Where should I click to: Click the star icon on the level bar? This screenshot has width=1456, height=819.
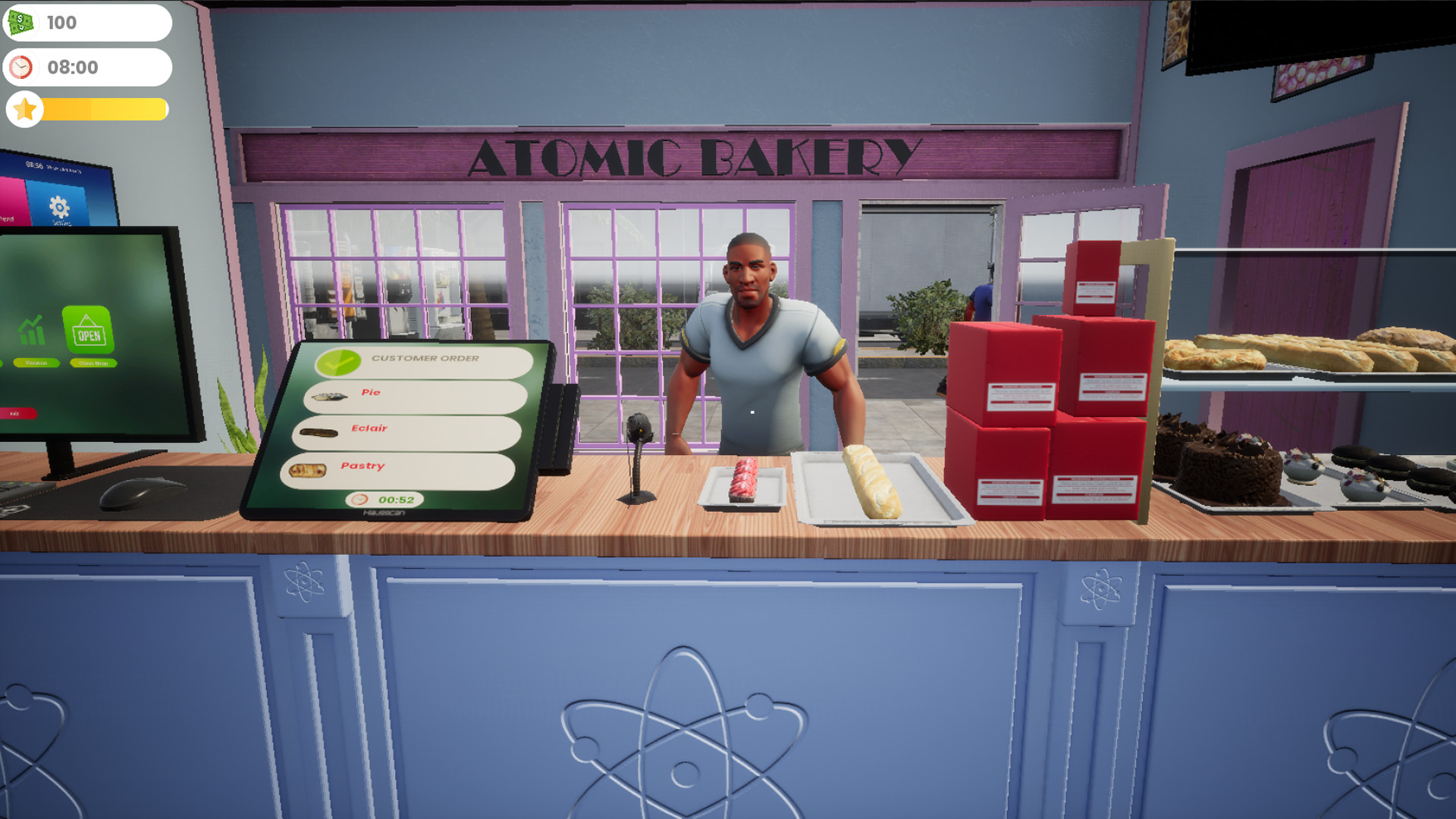pyautogui.click(x=24, y=110)
